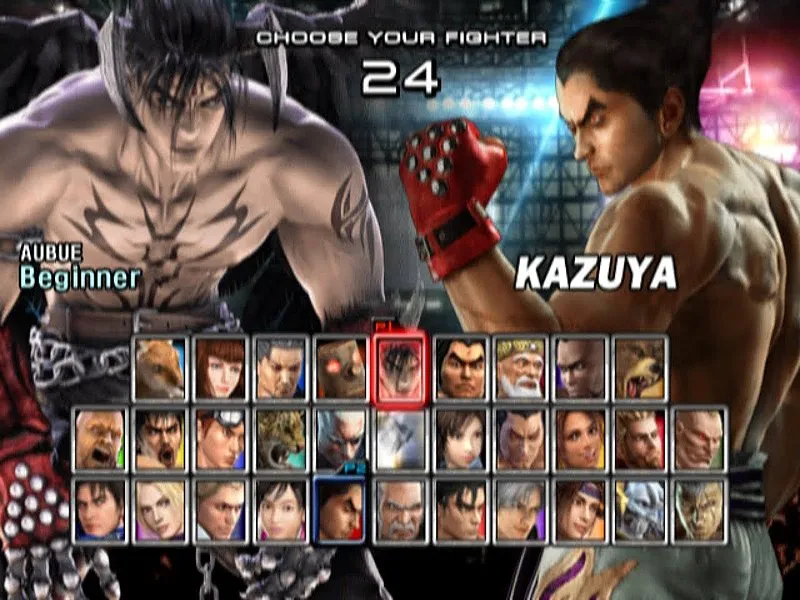Choose white-bearded Wang's portrait
Screen dimensions: 800x600
[521, 368]
